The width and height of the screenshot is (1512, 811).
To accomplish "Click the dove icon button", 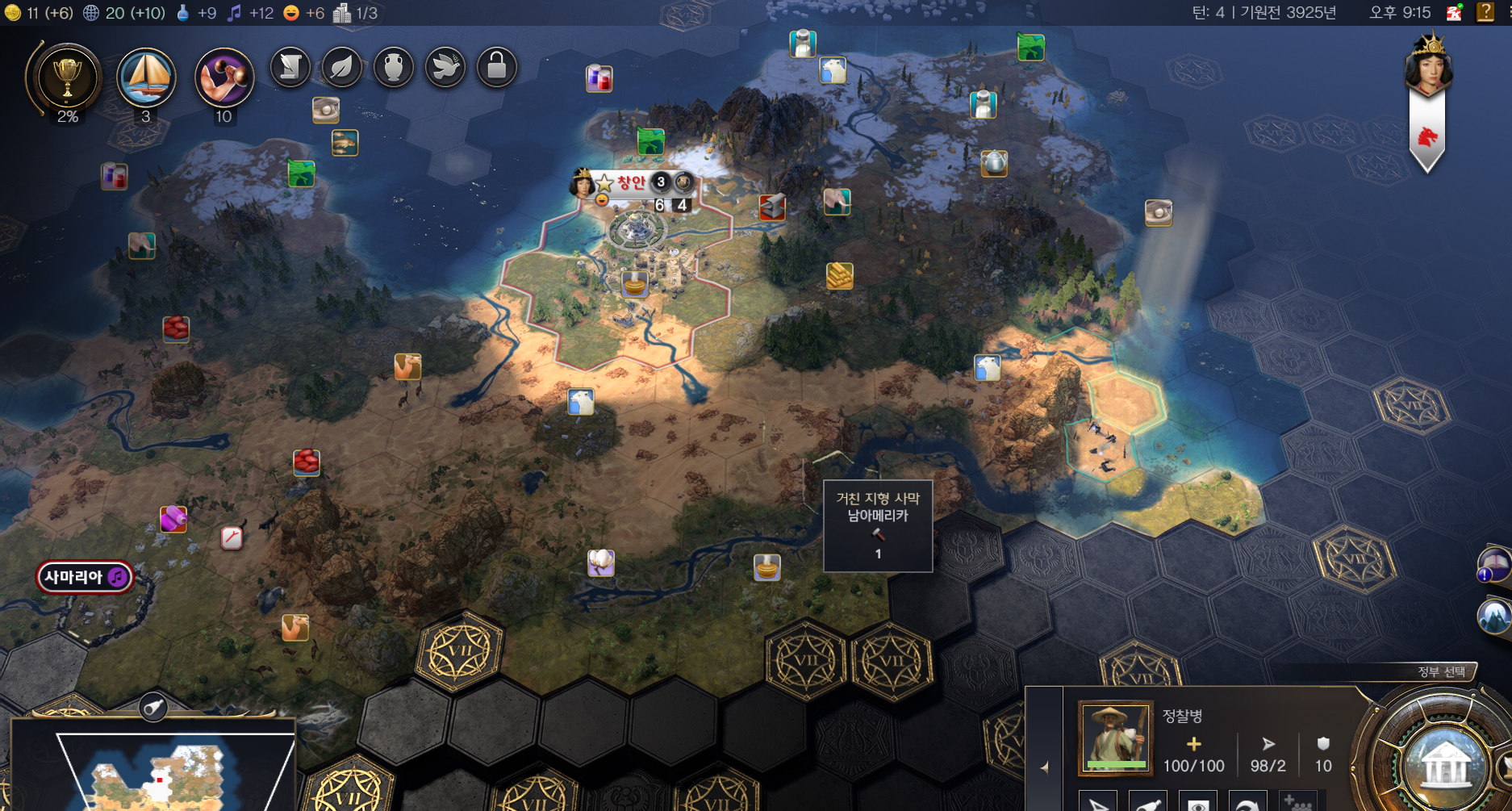I will point(445,67).
